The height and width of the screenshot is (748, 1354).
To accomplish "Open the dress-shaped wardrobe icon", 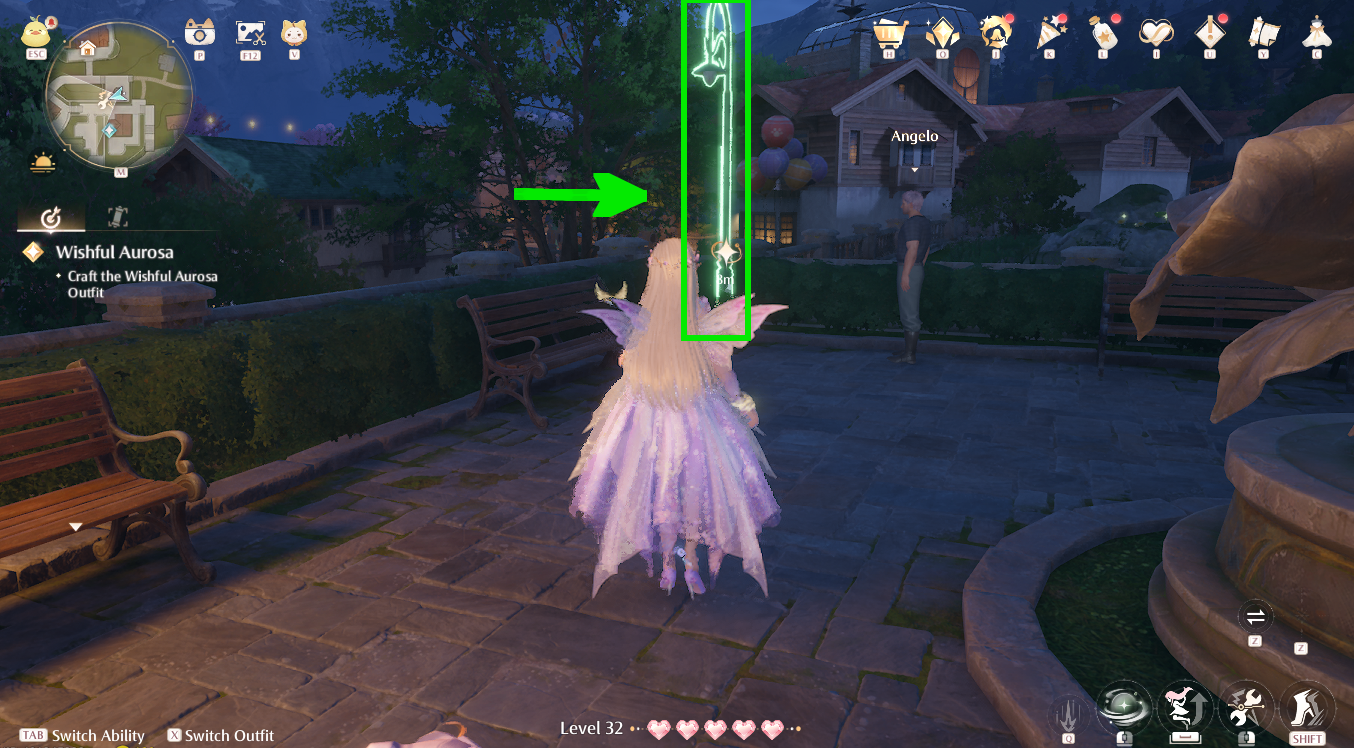I will click(x=1318, y=33).
